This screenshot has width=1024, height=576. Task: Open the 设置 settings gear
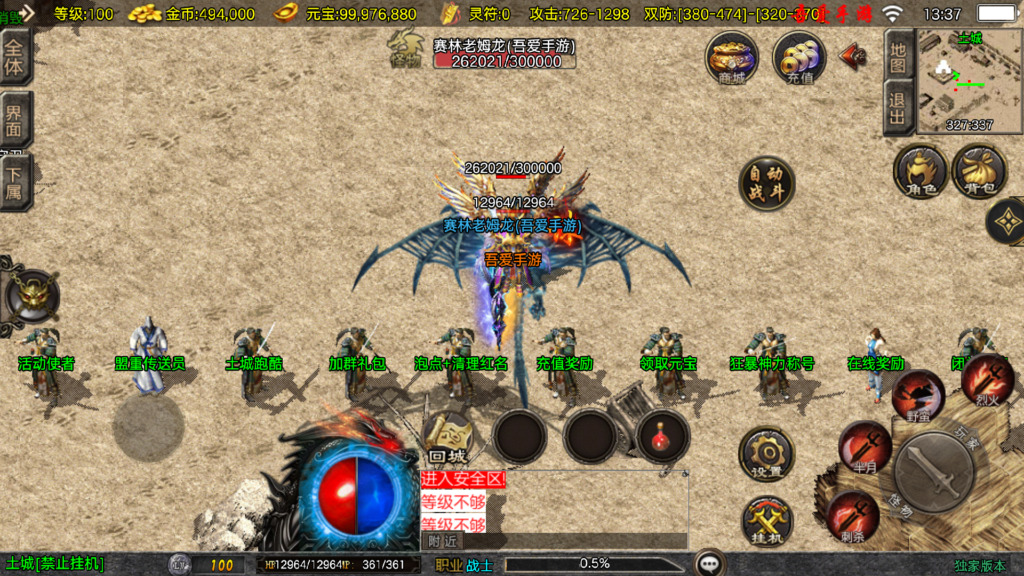[767, 456]
